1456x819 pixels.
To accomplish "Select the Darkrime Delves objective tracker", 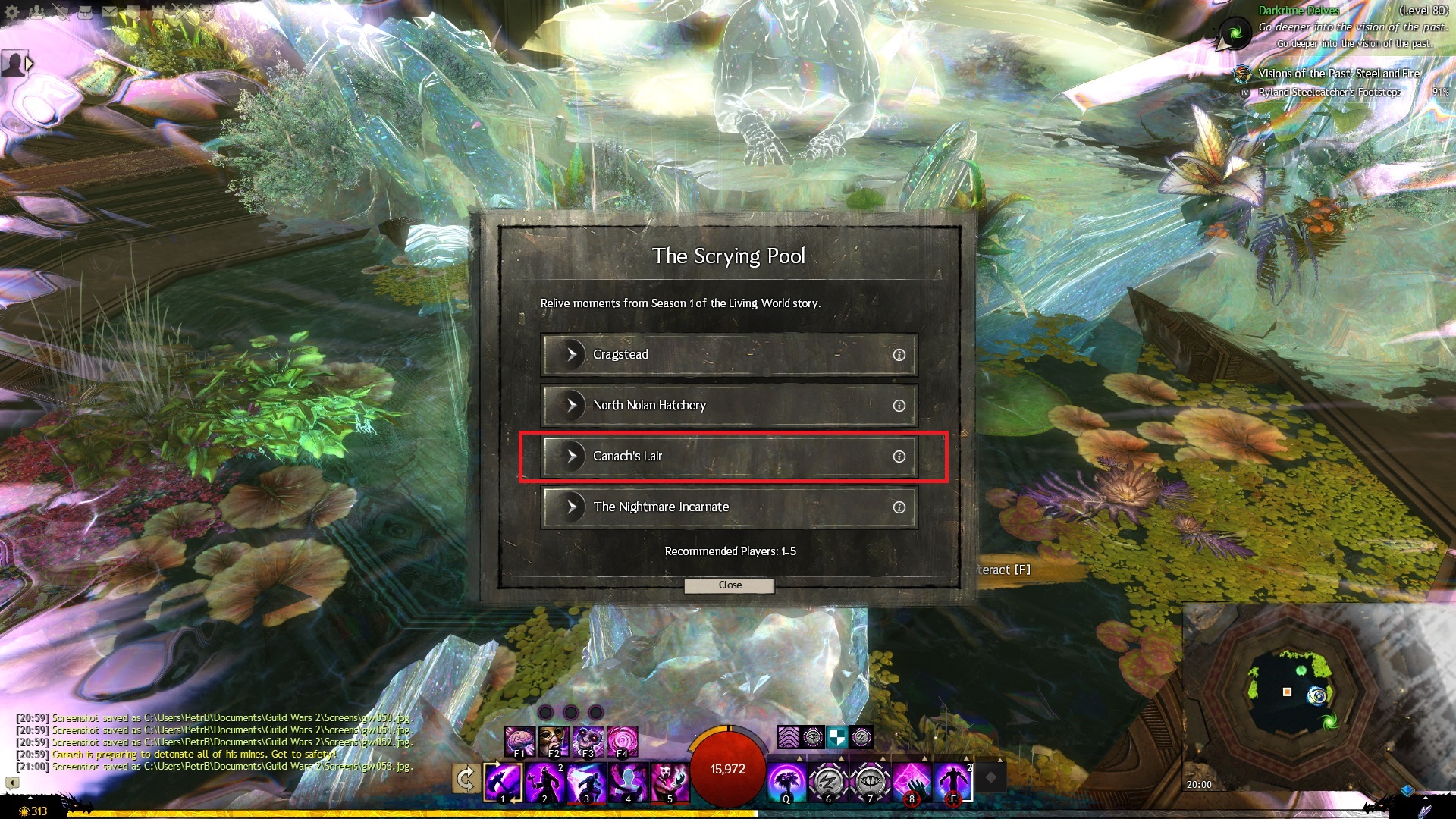I will 1298,11.
